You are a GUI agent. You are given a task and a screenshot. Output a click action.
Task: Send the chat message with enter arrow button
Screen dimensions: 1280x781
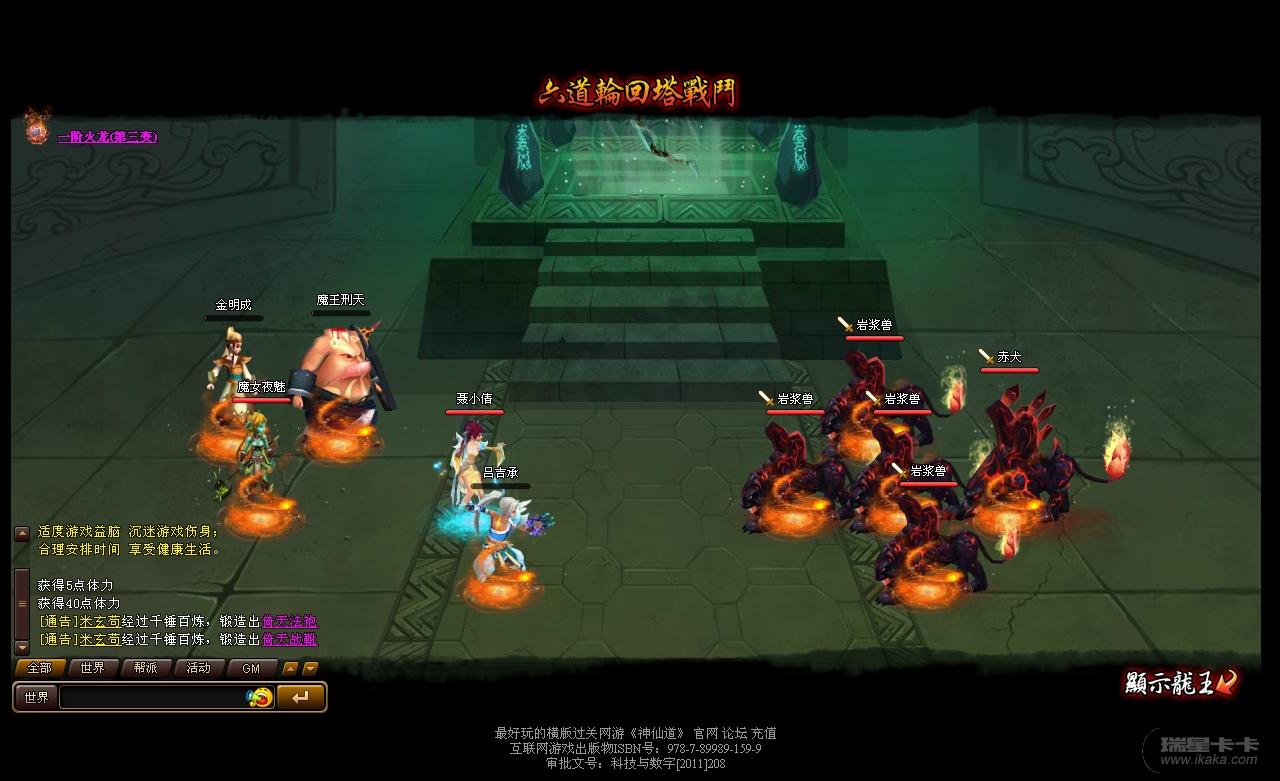point(300,697)
